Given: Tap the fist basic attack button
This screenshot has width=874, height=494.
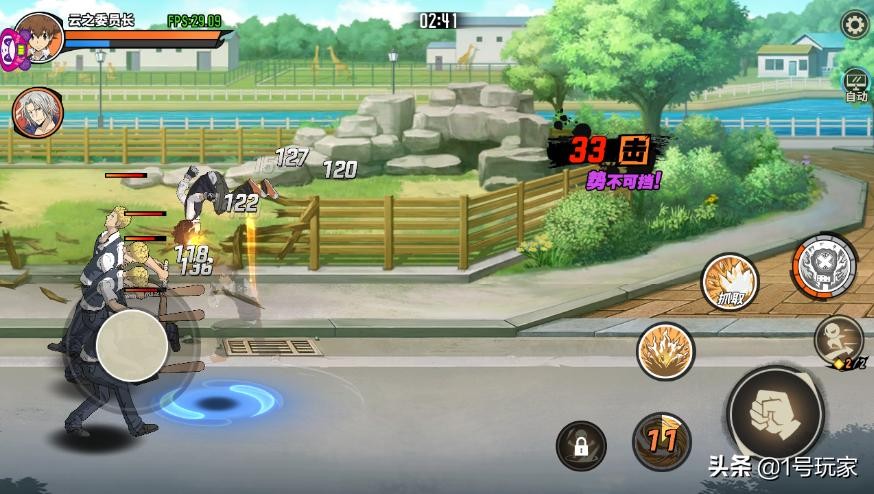Looking at the screenshot, I should tap(776, 411).
